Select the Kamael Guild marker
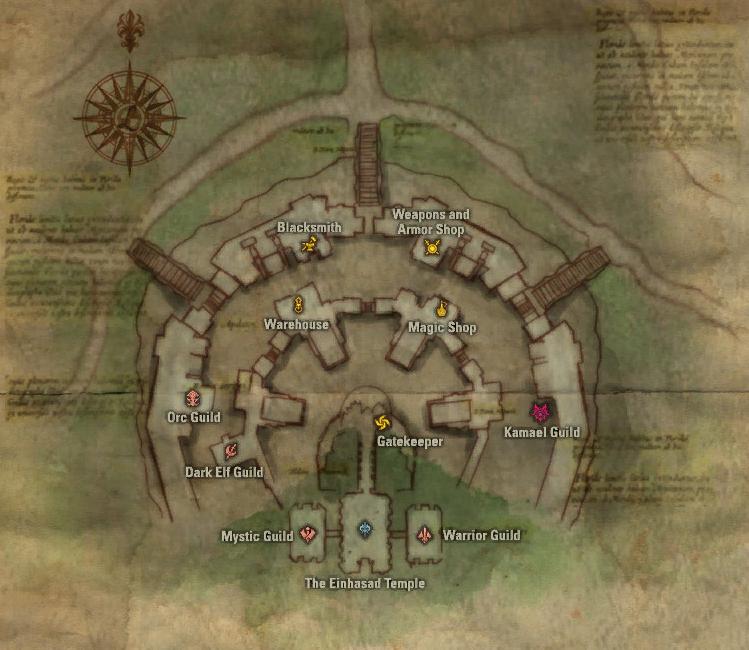The image size is (749, 650). click(x=541, y=412)
